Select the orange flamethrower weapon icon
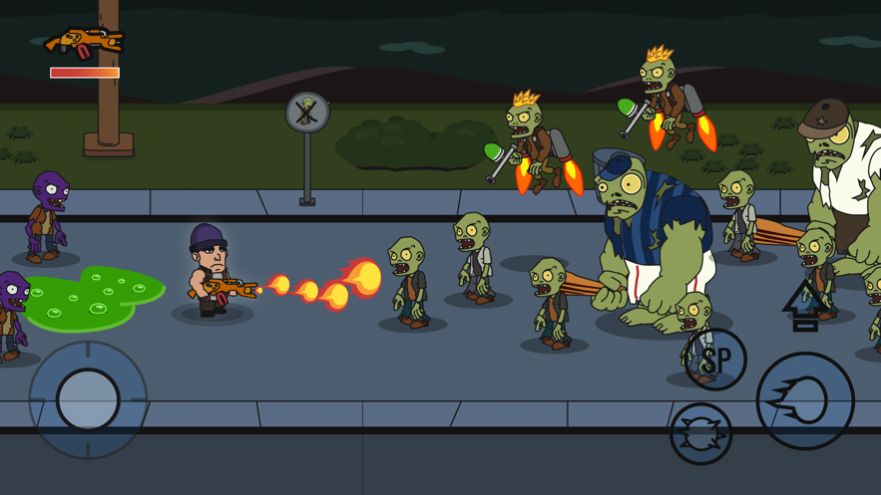Viewport: 881px width, 495px height. coord(85,43)
